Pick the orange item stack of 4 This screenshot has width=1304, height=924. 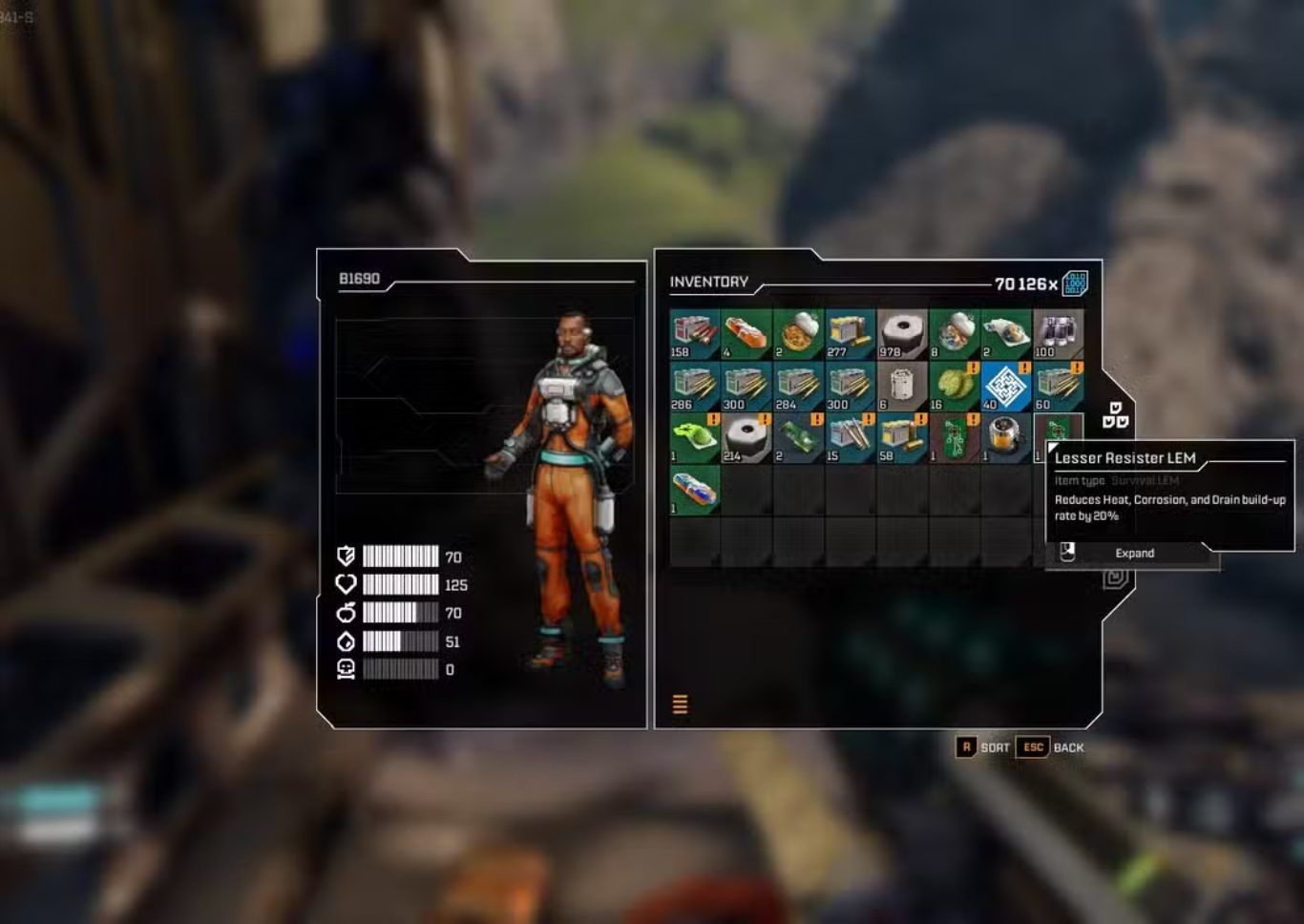click(x=746, y=334)
